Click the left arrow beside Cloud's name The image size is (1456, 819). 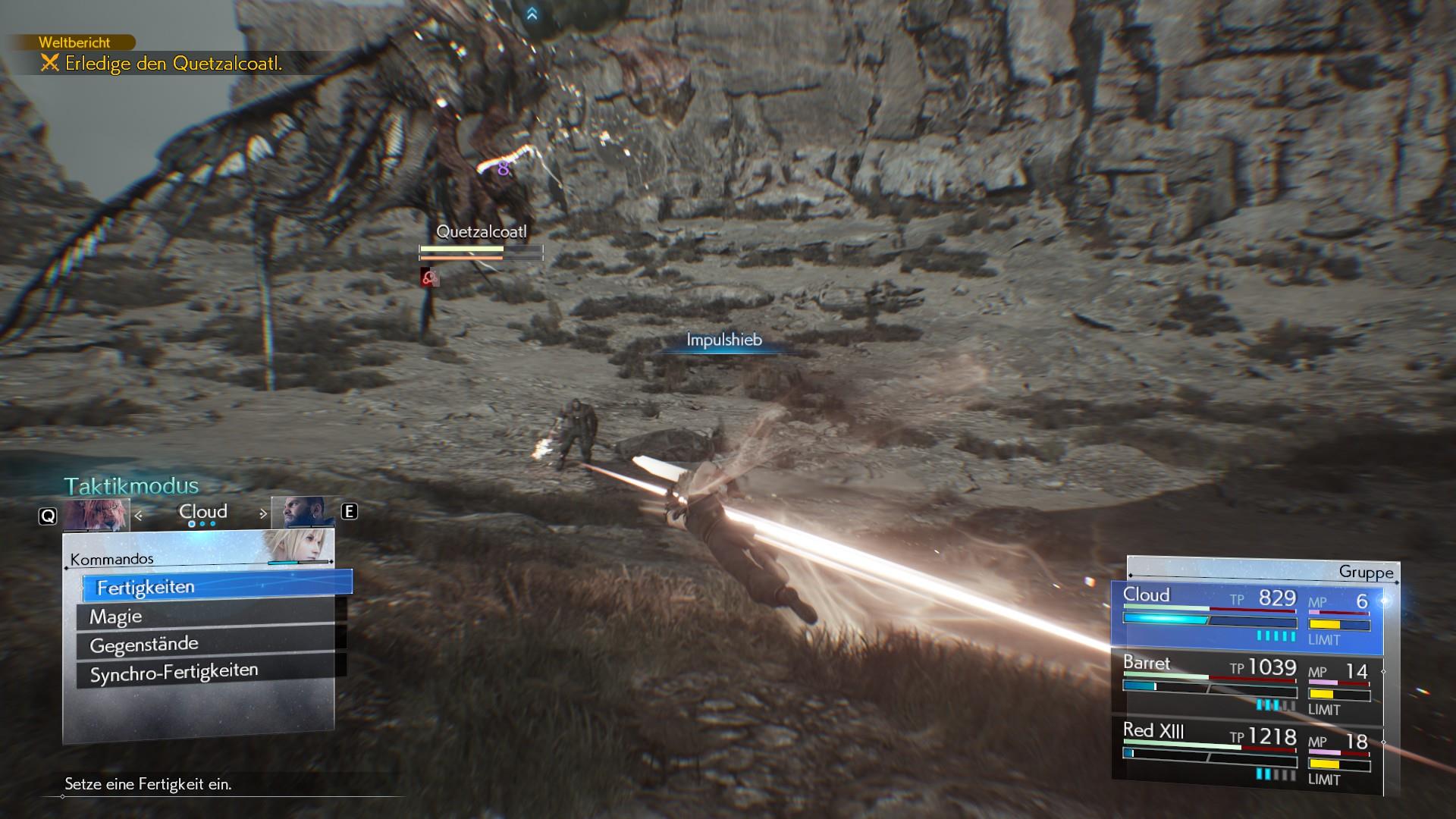(x=139, y=515)
